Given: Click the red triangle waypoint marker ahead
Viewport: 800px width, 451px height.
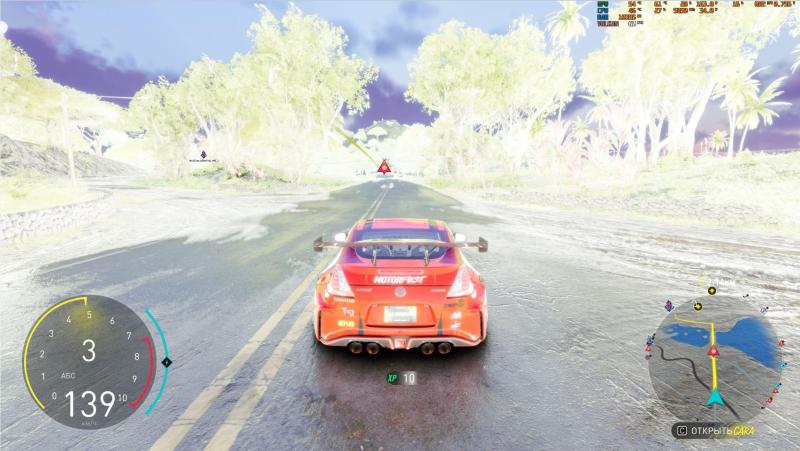Looking at the screenshot, I should [384, 165].
